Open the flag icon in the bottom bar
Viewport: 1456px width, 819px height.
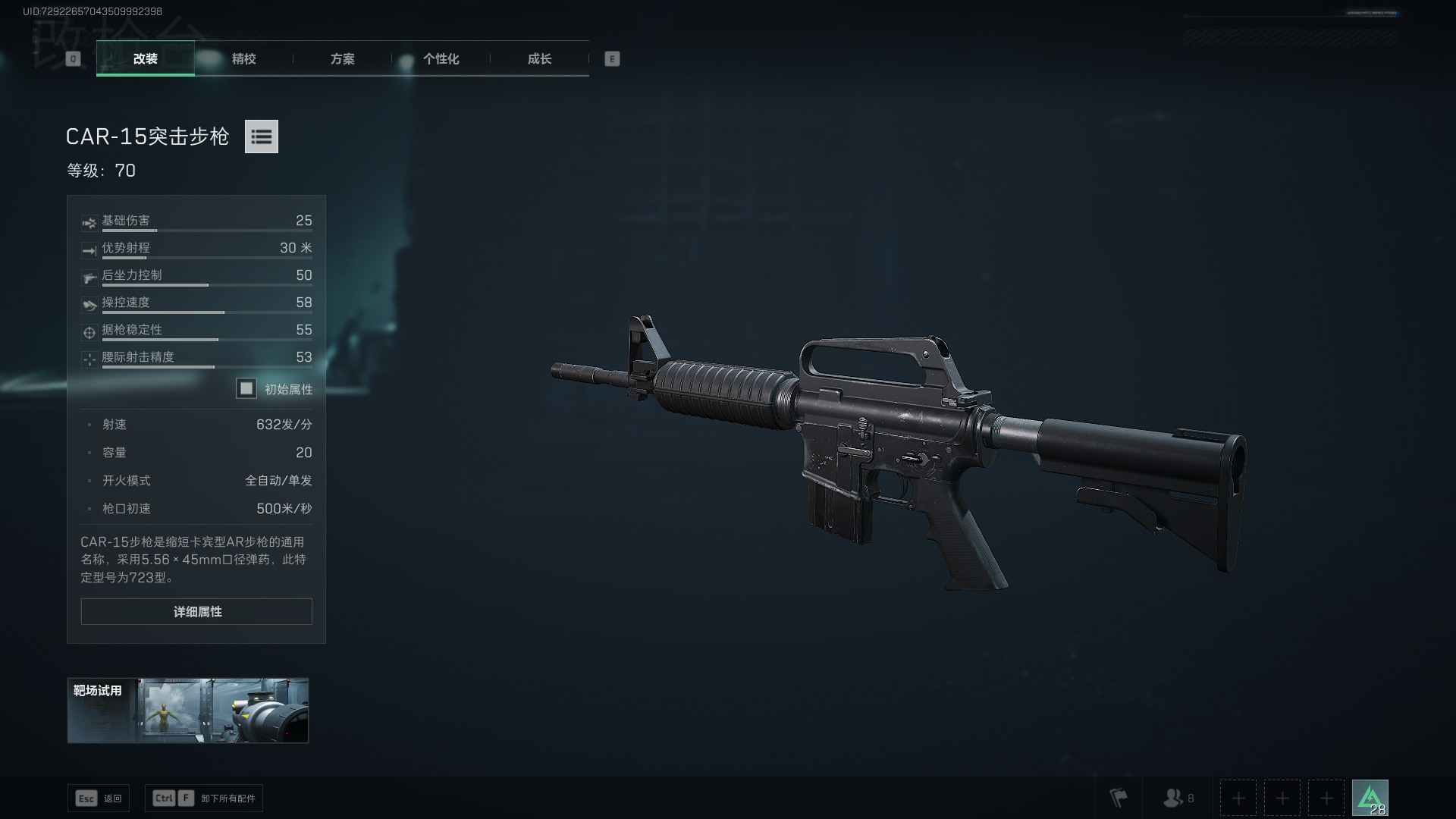tap(1119, 798)
